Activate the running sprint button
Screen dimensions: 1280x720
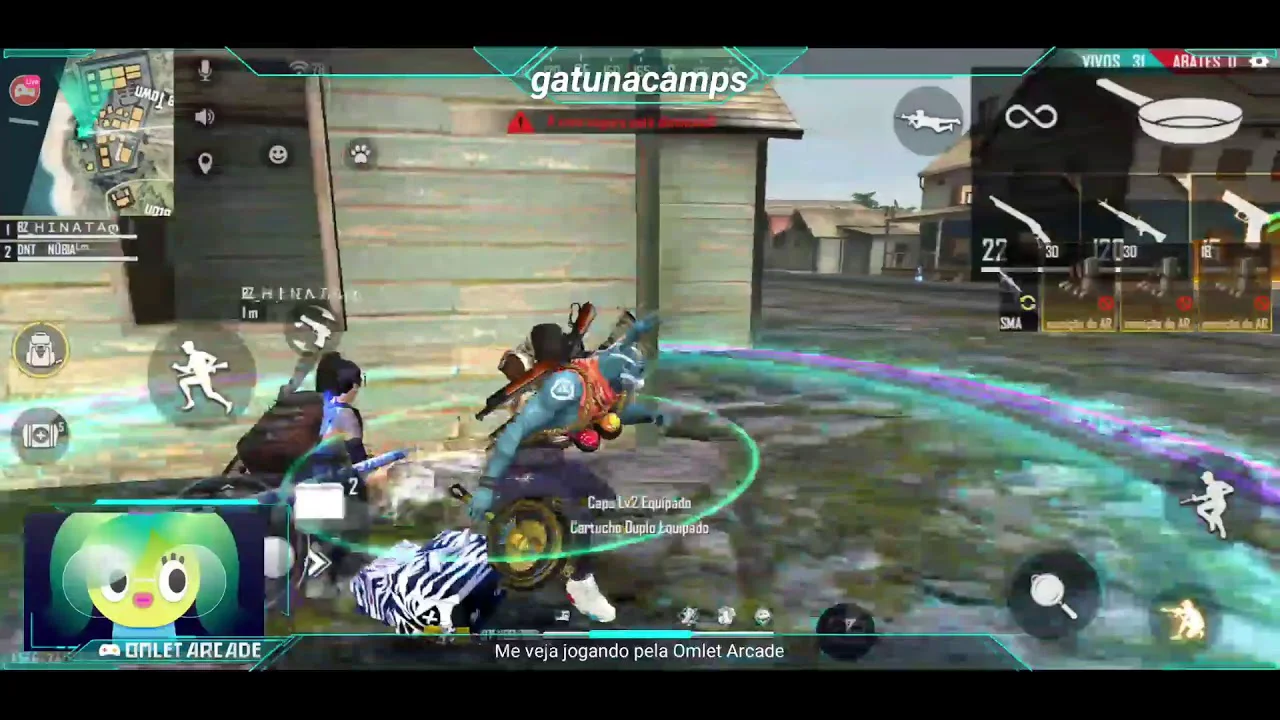[201, 375]
